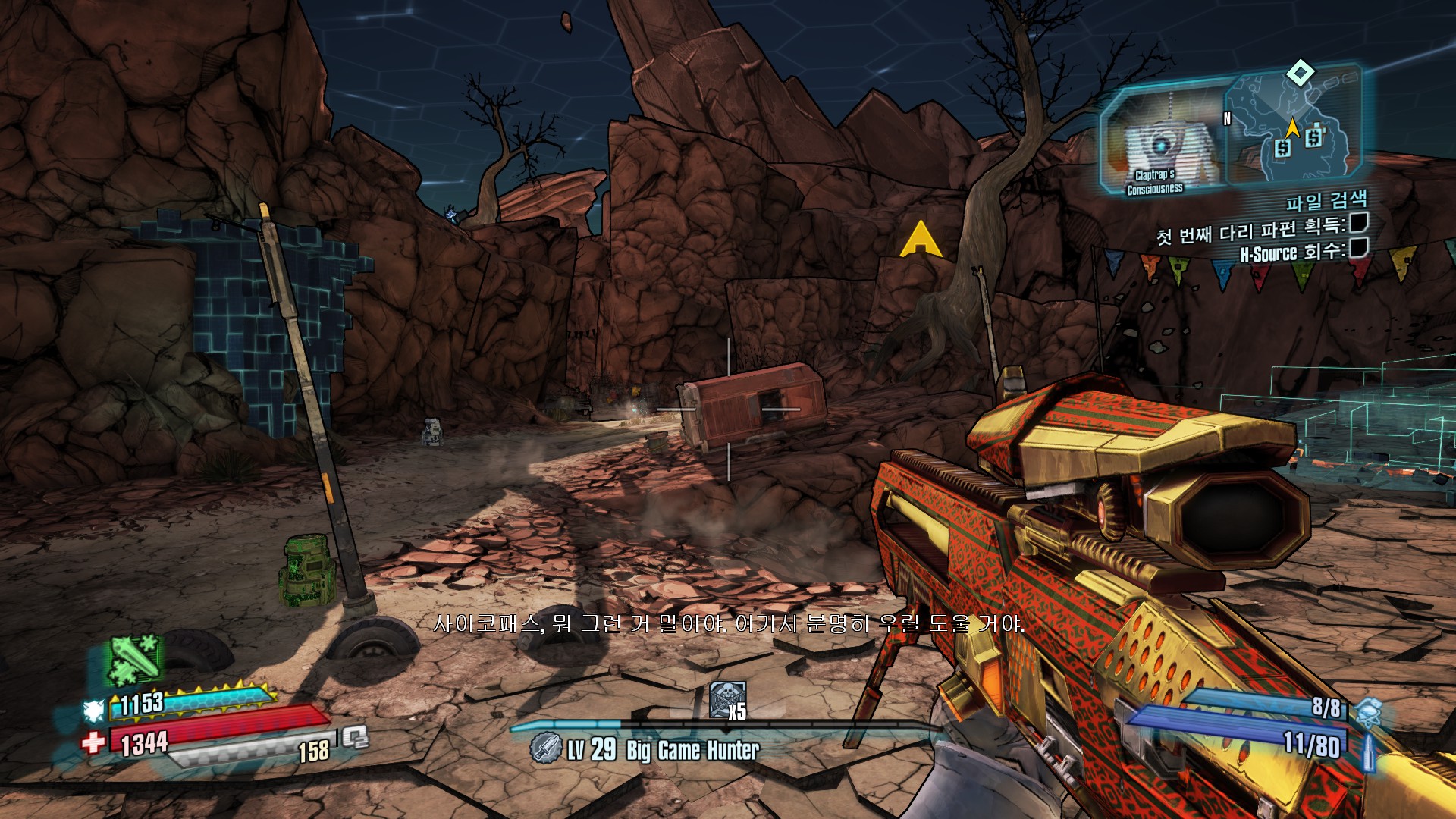The height and width of the screenshot is (819, 1456).
Task: Click the grenade icon beside the 8/8 count
Action: pyautogui.click(x=1367, y=711)
